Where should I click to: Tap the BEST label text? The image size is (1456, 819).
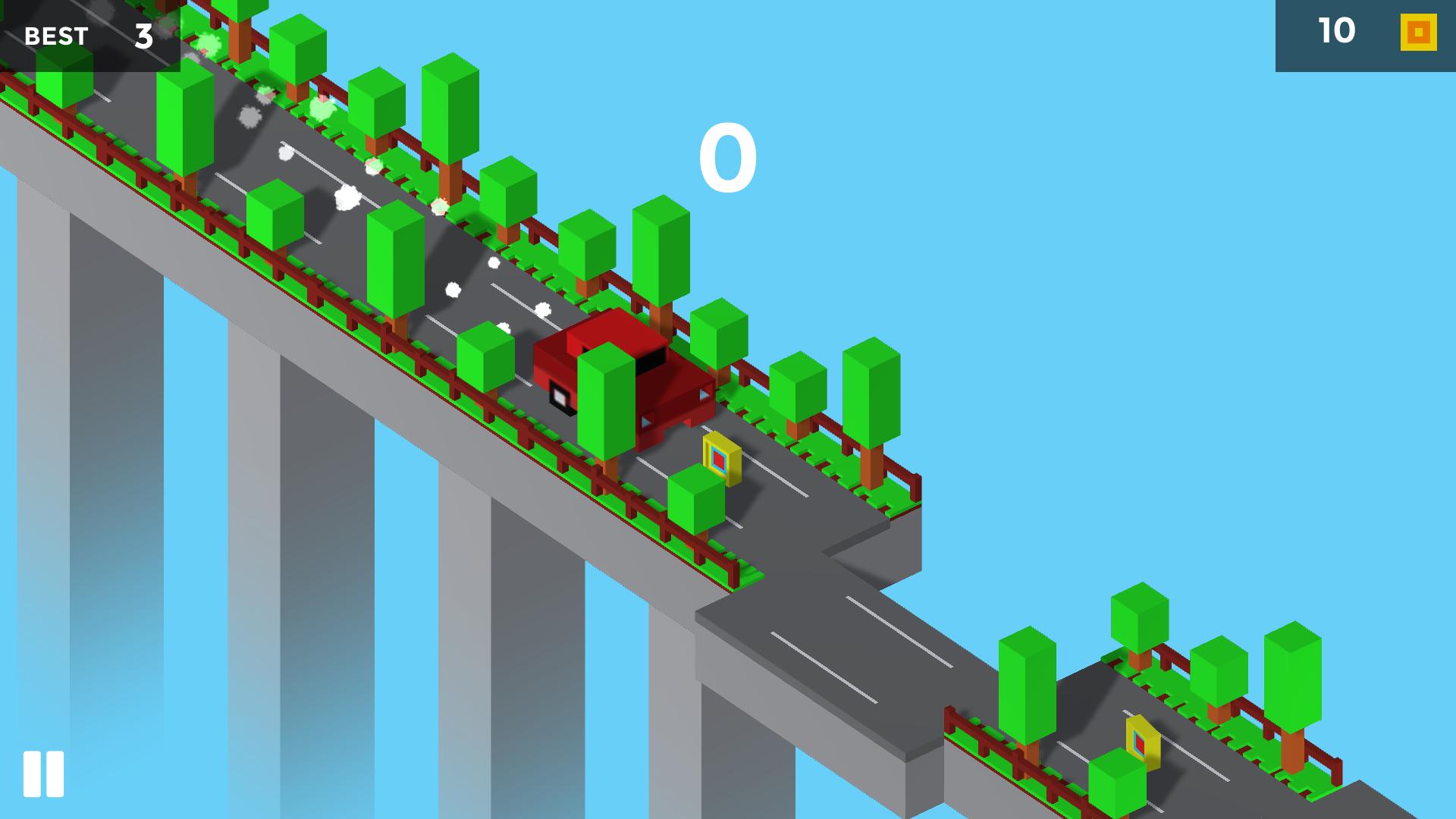click(55, 36)
